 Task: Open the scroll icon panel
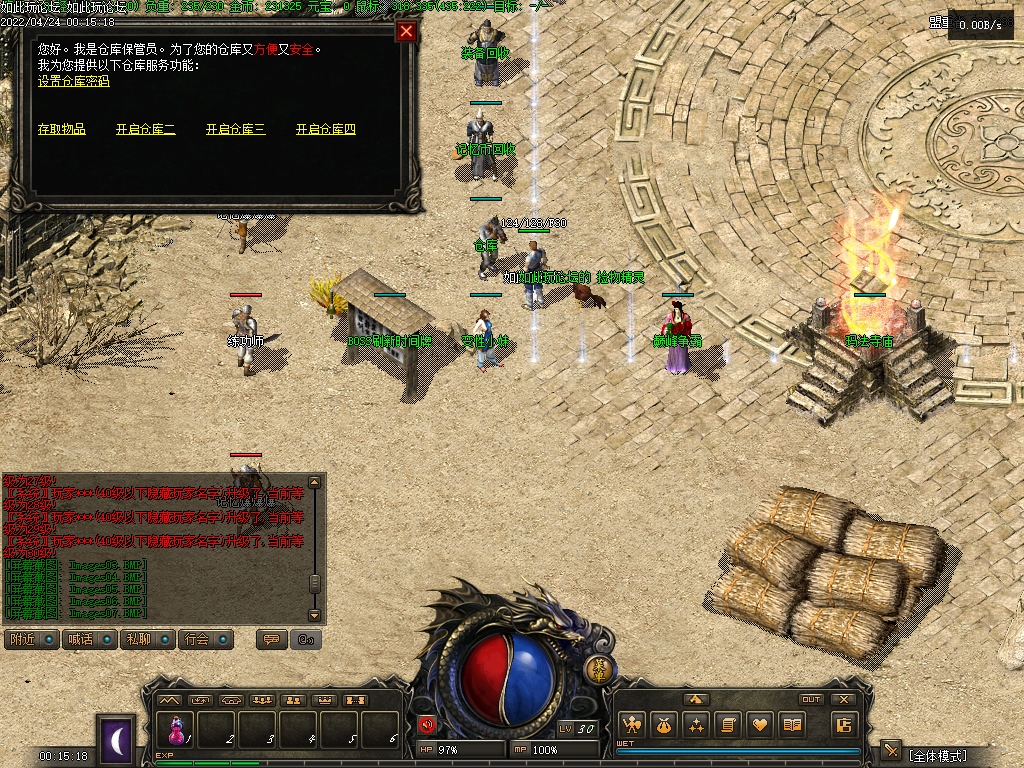click(728, 725)
